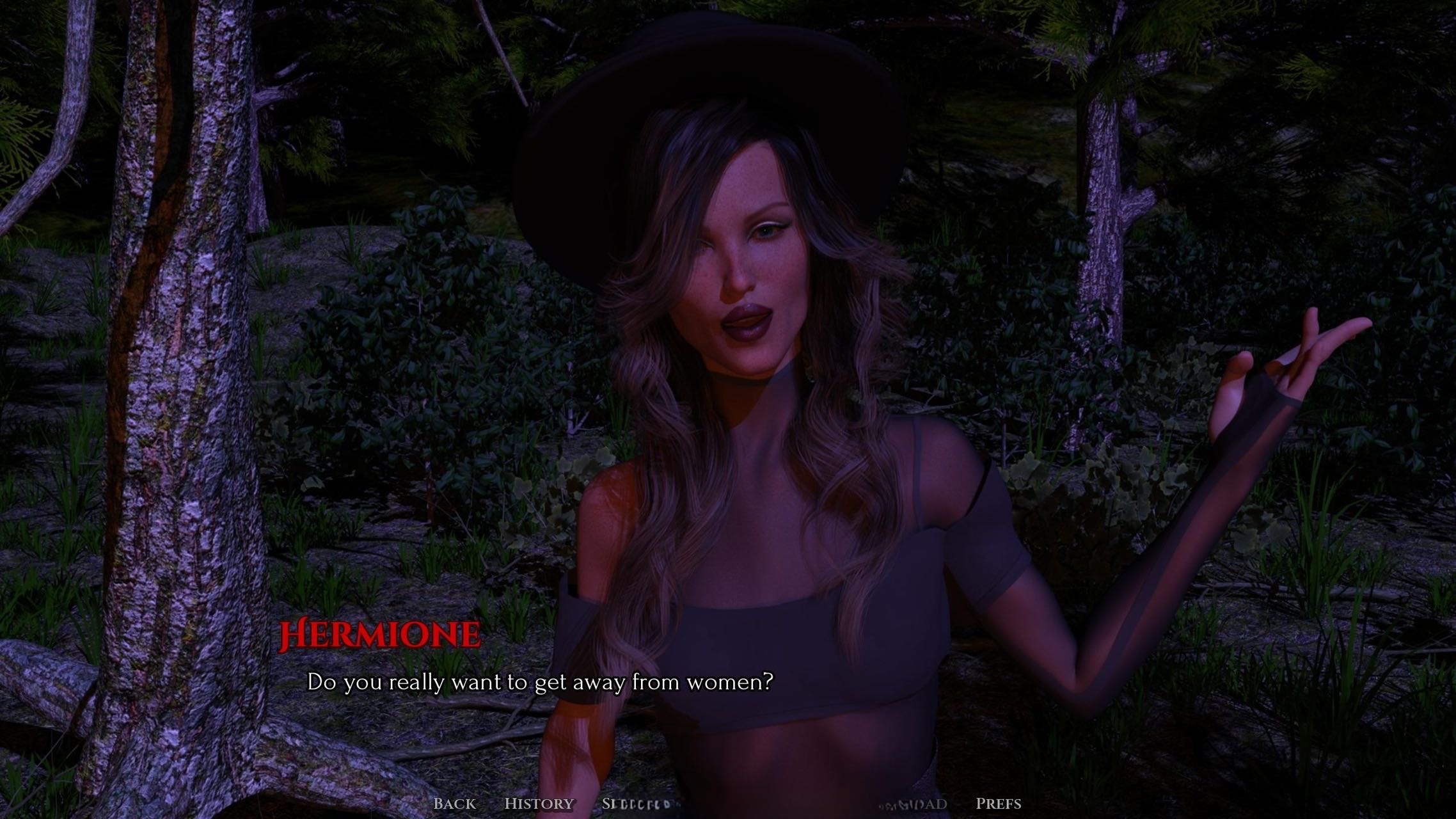Open the Prefs menu
Screen dimensions: 1456x819
point(998,804)
